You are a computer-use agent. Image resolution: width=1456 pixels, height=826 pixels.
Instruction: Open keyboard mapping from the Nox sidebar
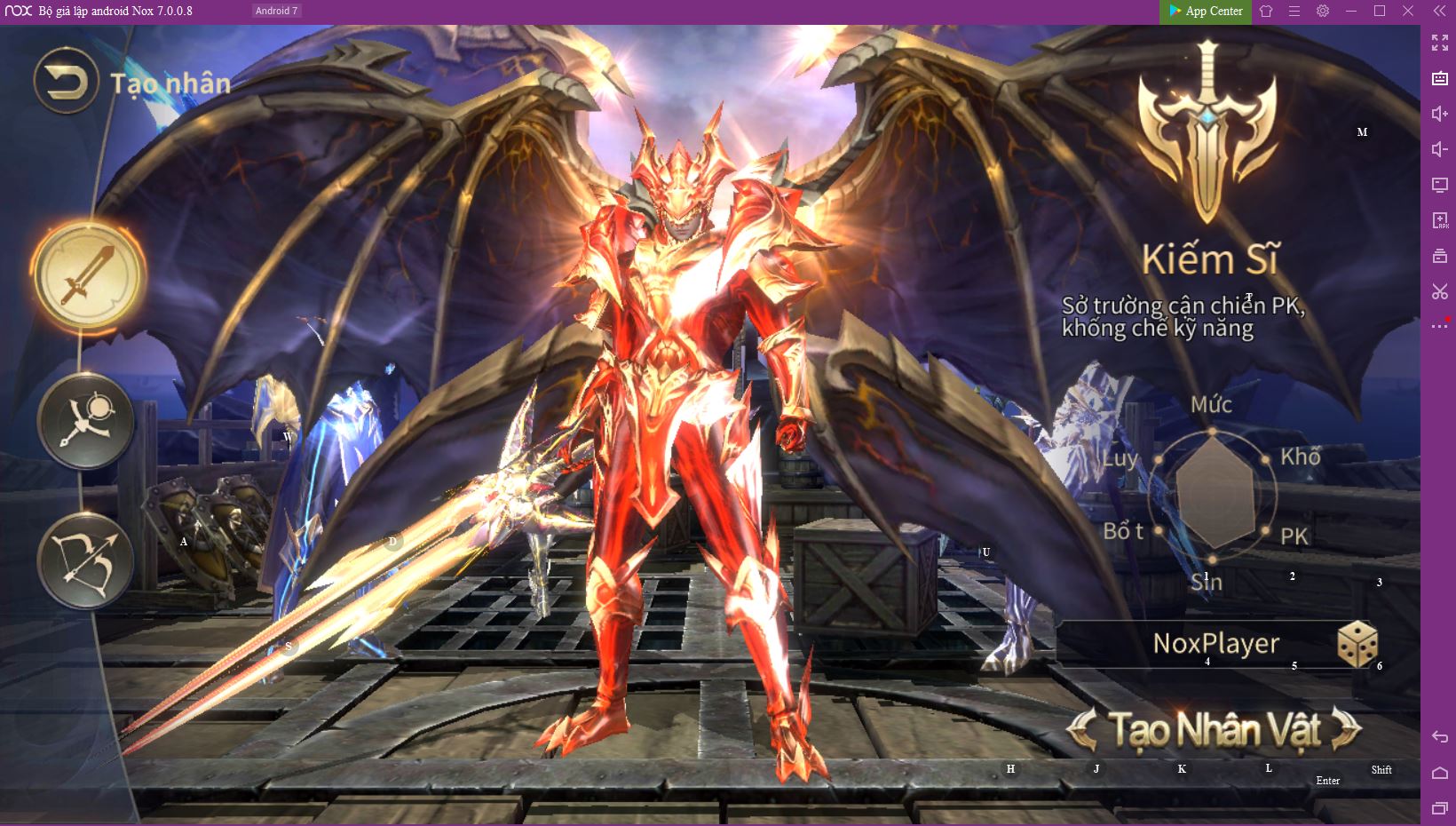pyautogui.click(x=1440, y=78)
